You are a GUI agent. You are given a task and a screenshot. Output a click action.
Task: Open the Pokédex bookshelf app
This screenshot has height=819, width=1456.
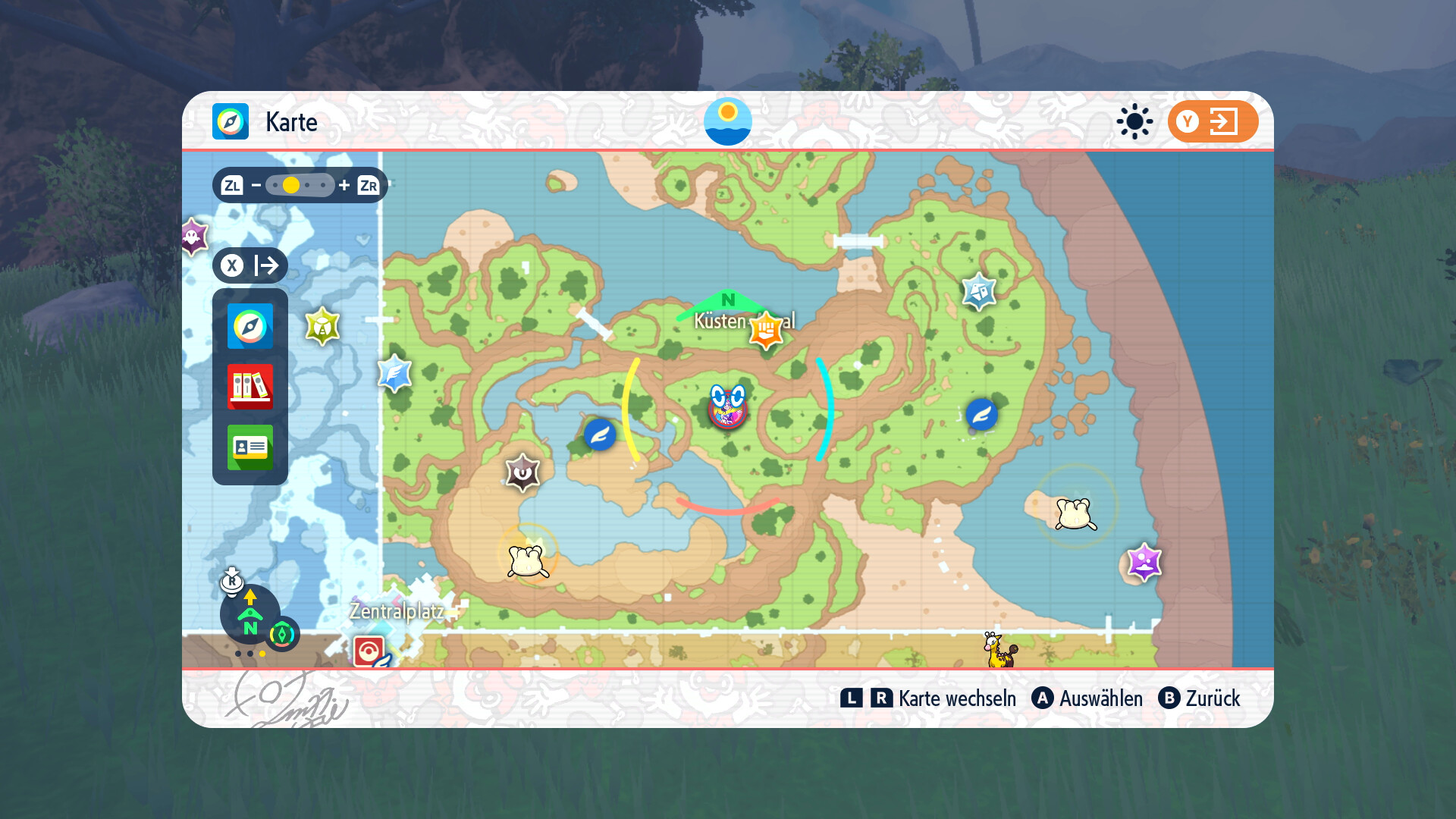pos(249,386)
